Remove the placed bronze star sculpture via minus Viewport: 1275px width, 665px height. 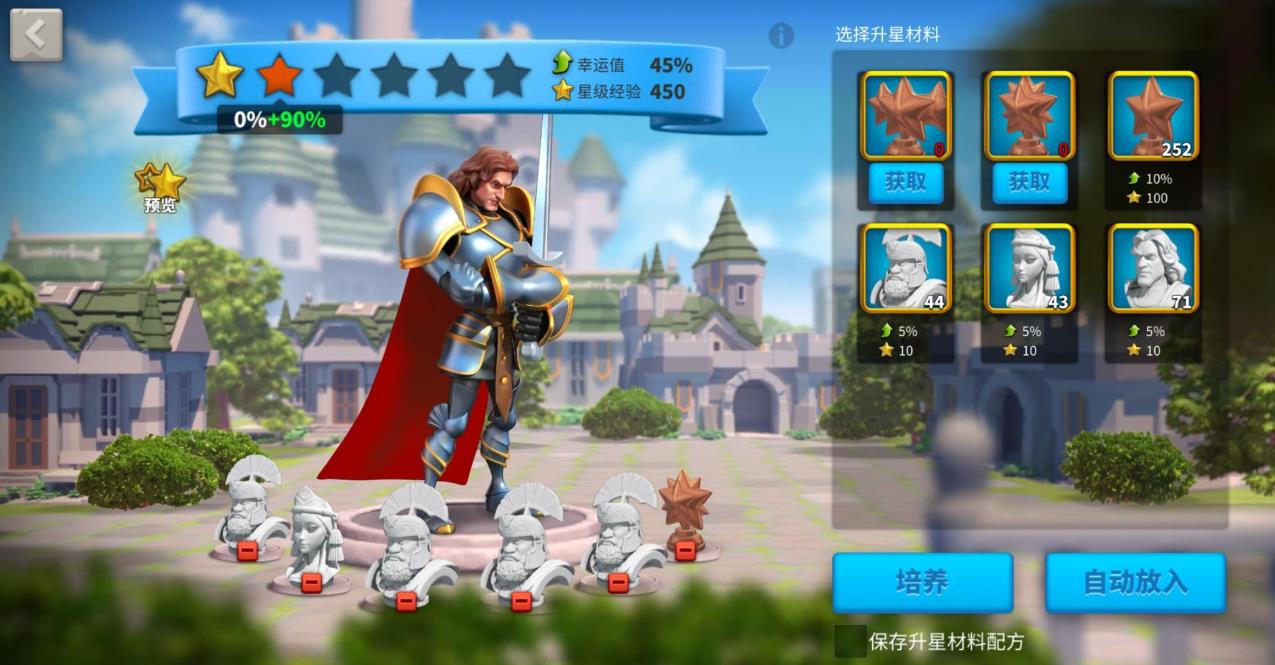click(x=685, y=549)
